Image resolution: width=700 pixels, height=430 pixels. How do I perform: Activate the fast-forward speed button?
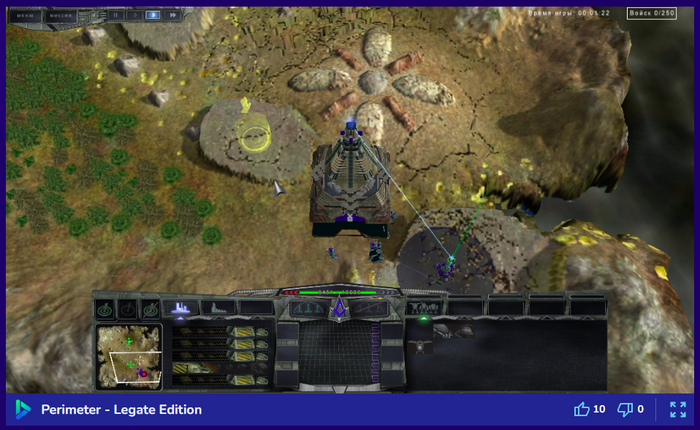click(x=172, y=15)
